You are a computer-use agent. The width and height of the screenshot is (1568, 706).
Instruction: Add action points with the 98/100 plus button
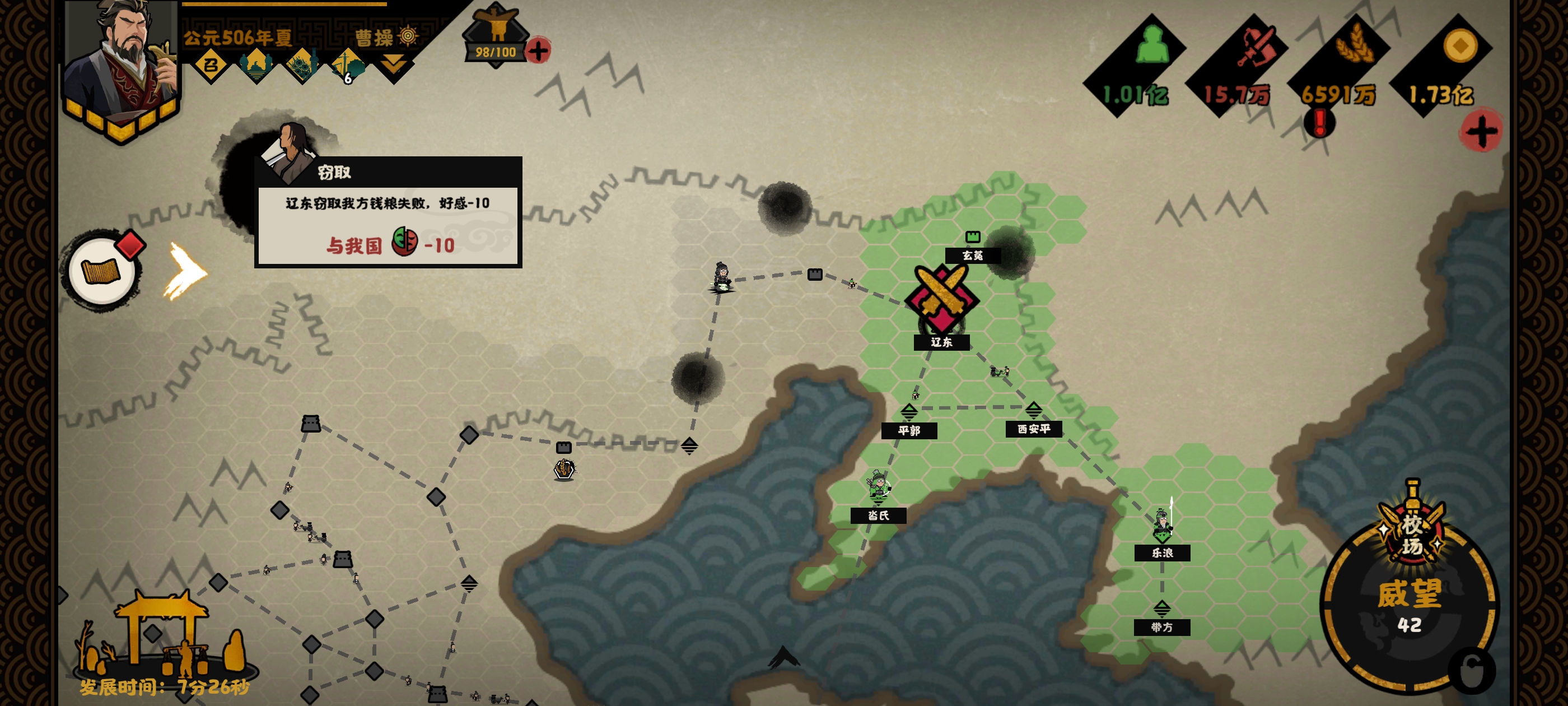tap(538, 50)
